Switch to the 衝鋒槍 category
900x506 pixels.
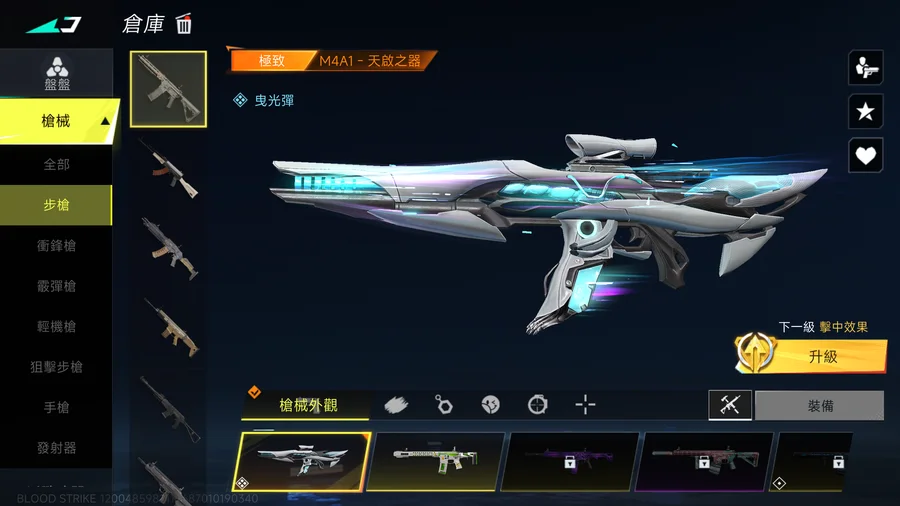tap(56, 246)
